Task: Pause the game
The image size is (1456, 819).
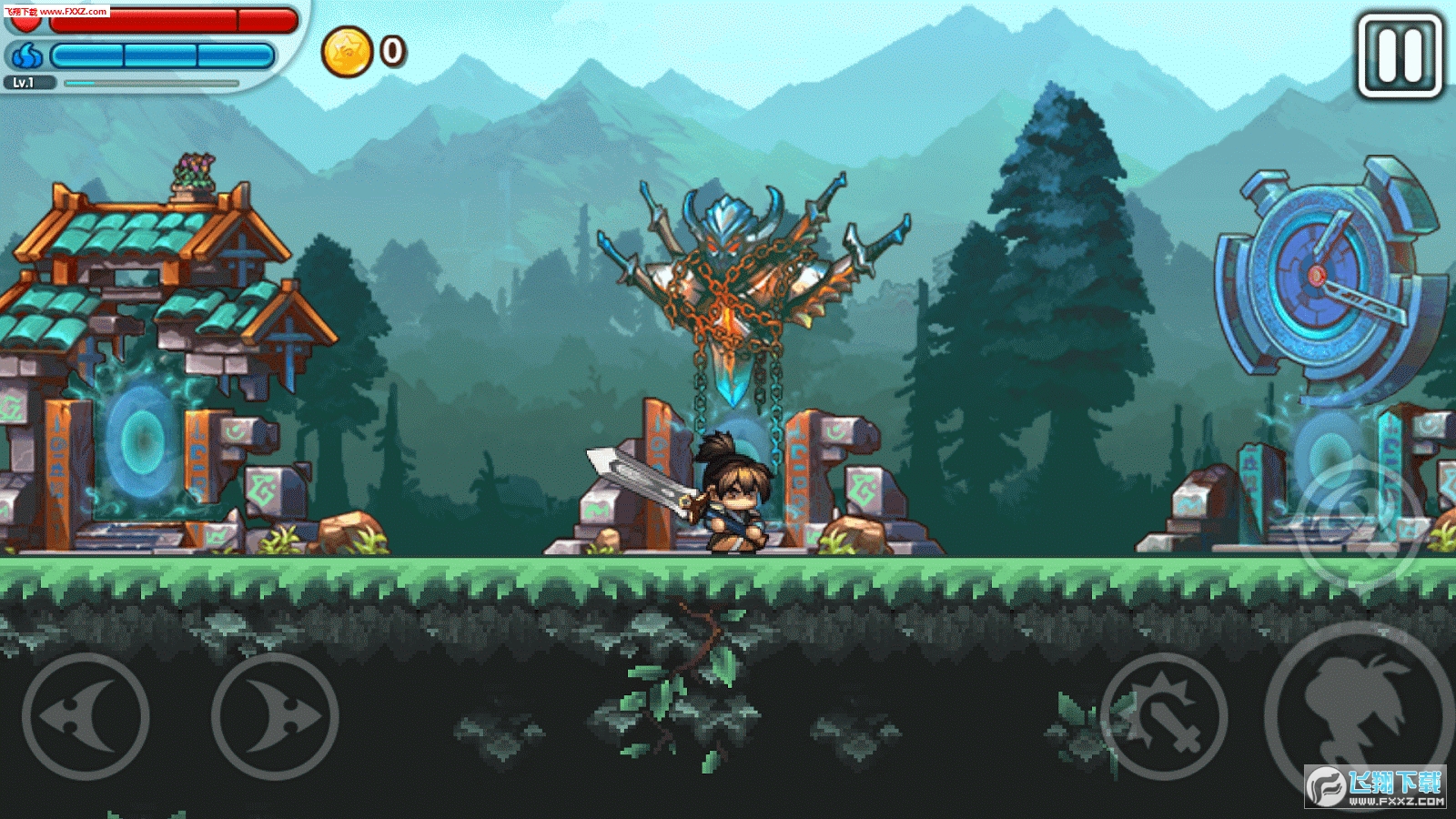Action: tap(1400, 56)
